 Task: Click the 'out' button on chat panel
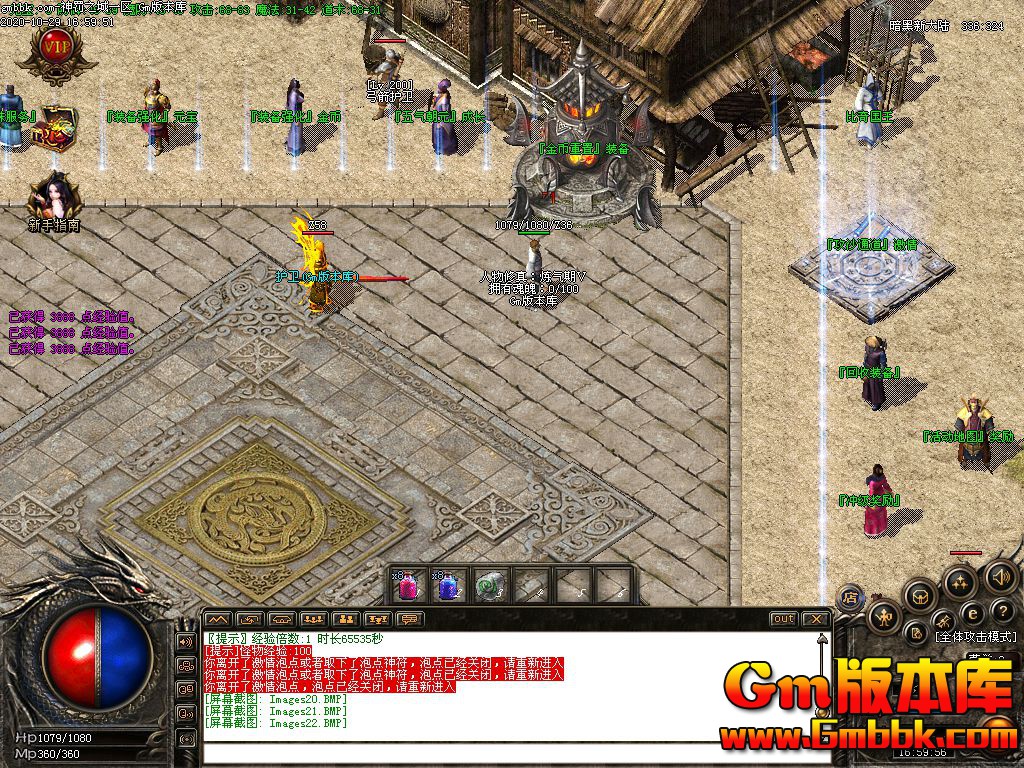coord(783,619)
